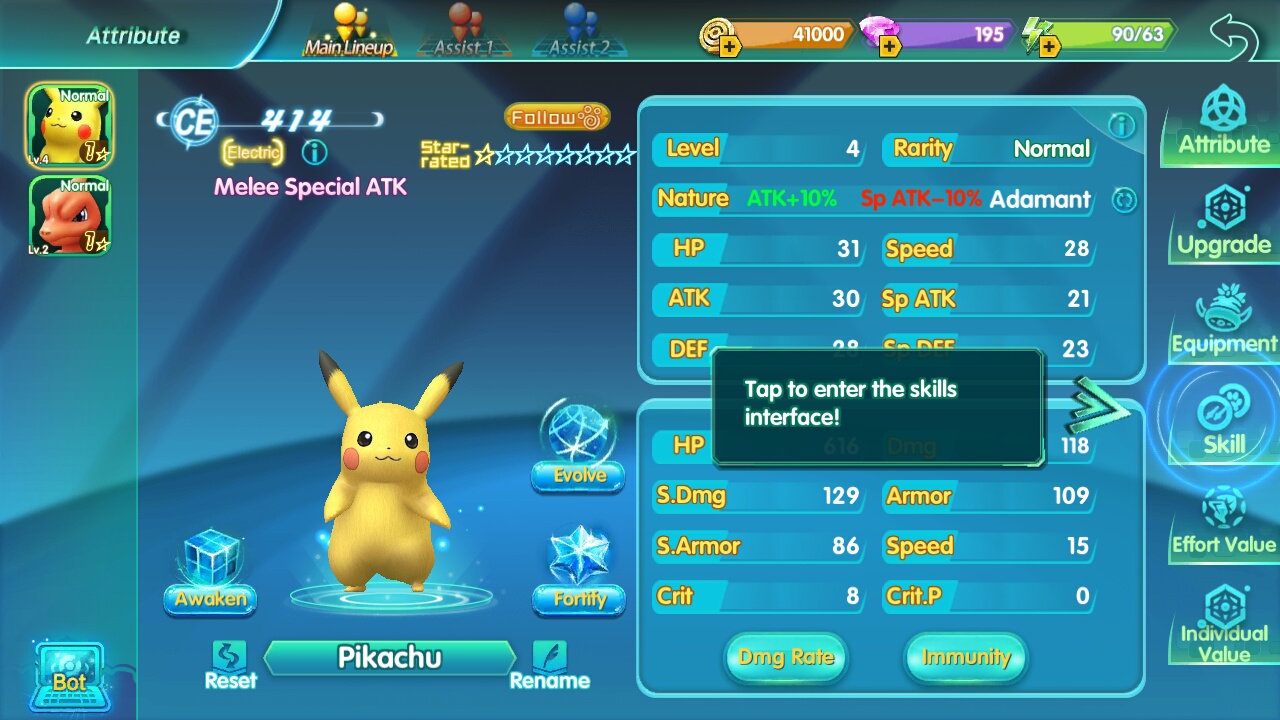Open the Awaken cube button
The height and width of the screenshot is (720, 1280).
(210, 572)
